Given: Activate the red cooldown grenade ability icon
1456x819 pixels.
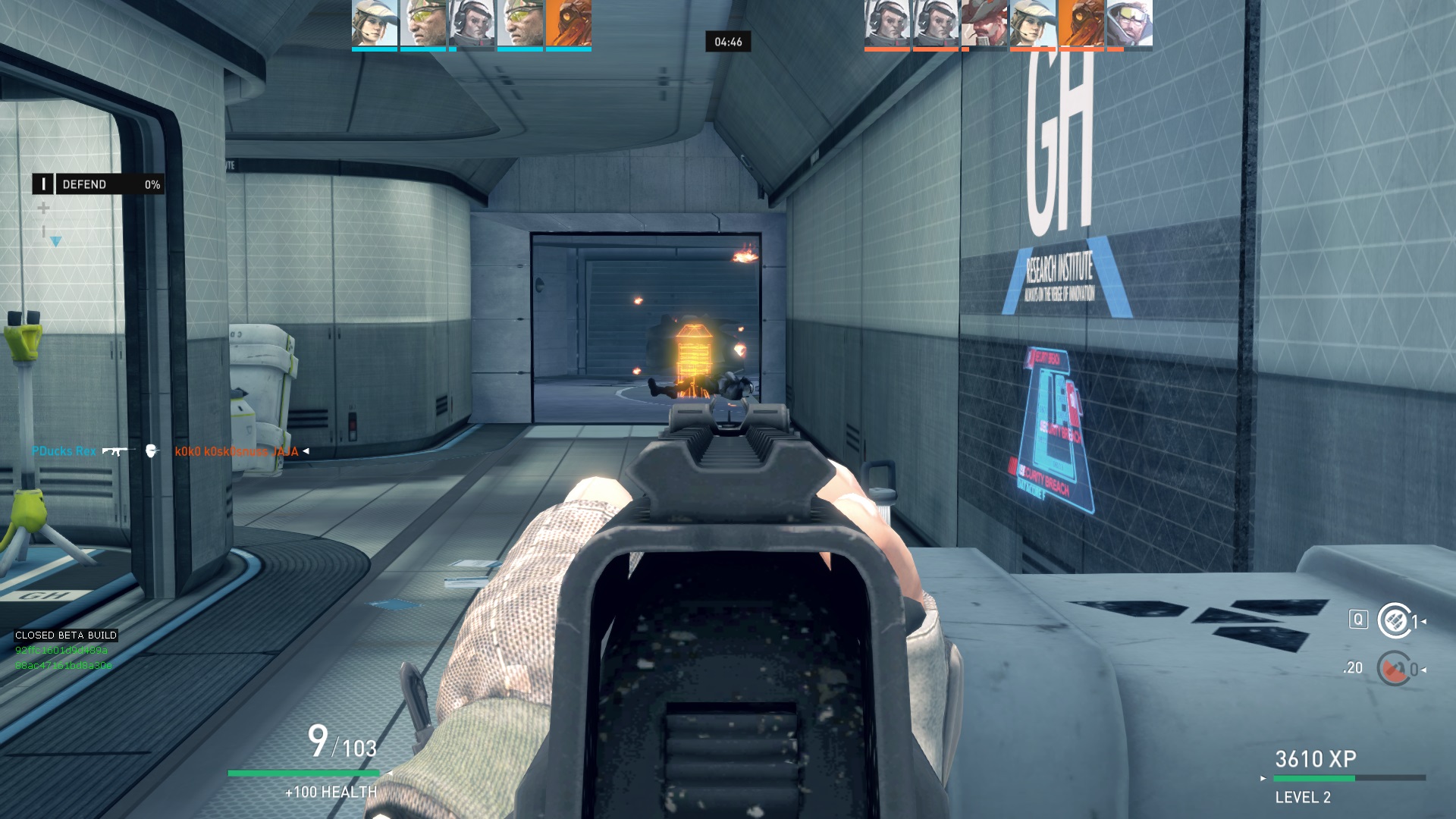Looking at the screenshot, I should click(x=1394, y=669).
